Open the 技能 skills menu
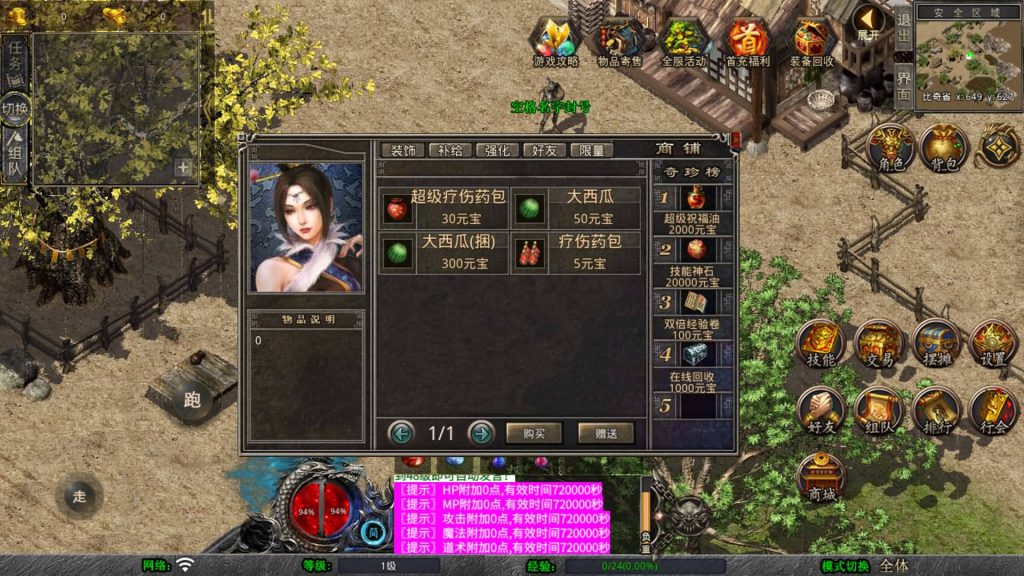 point(822,344)
